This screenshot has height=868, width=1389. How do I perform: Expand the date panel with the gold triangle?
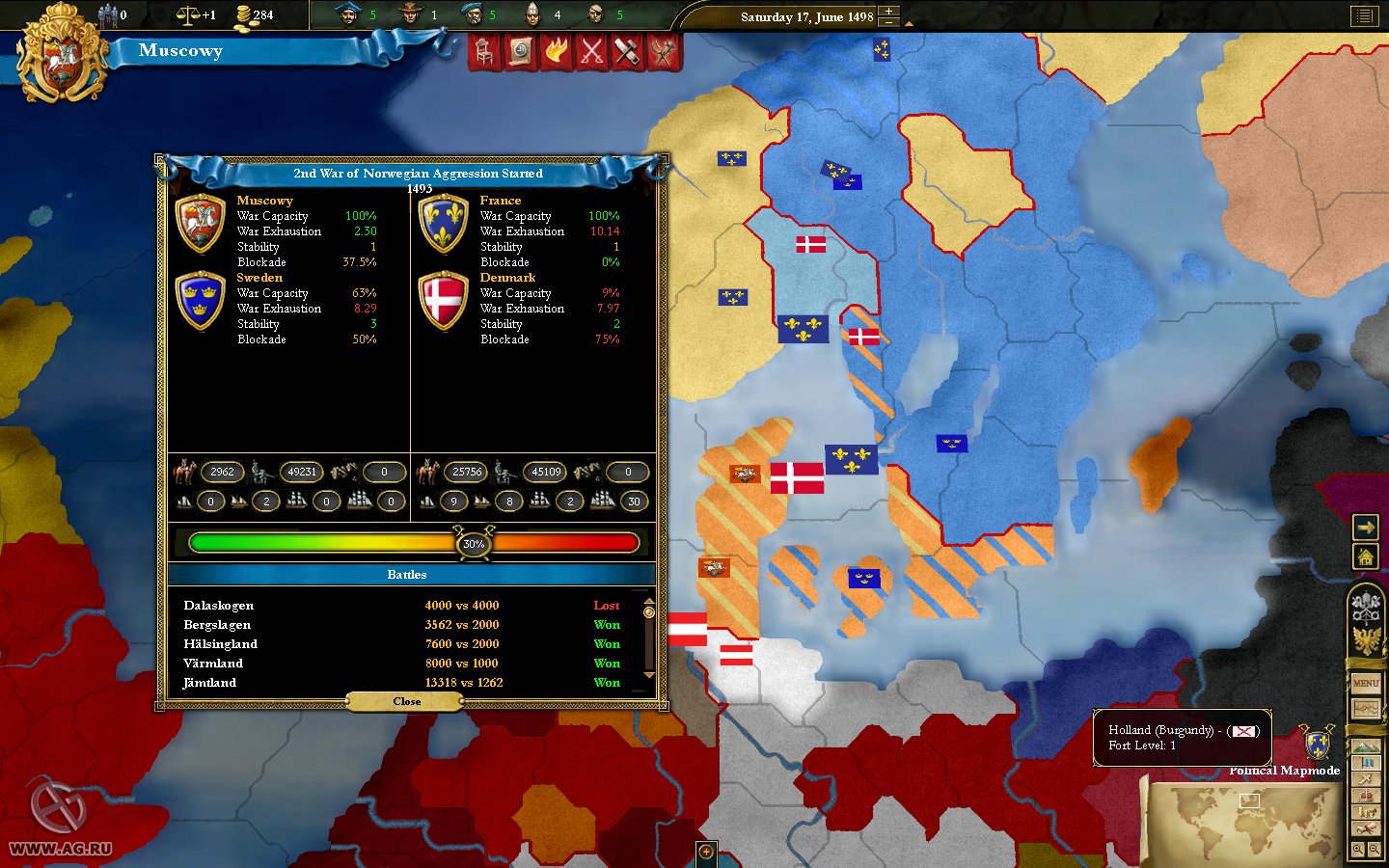909,24
